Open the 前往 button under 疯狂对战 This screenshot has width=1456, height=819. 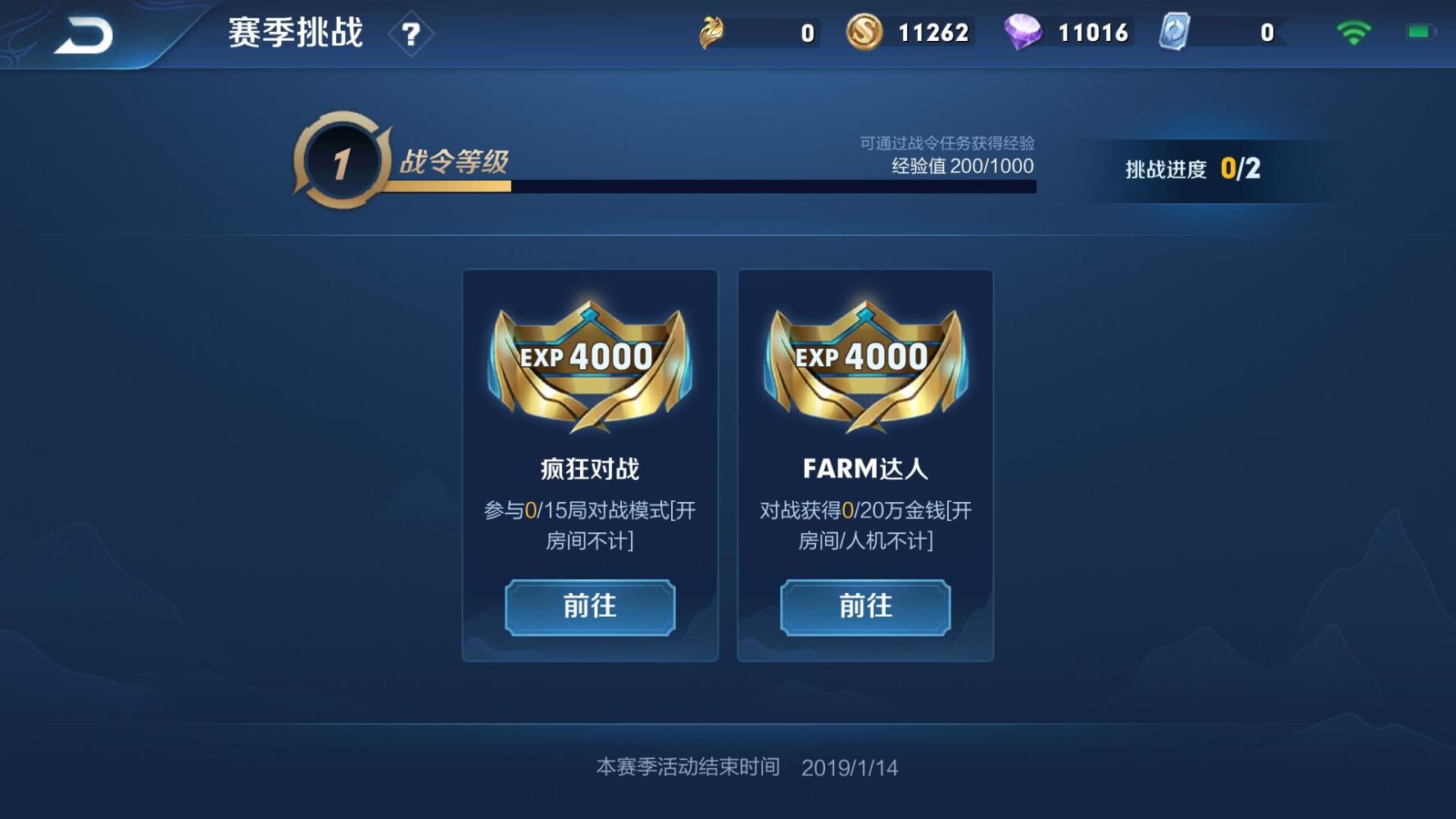(588, 607)
